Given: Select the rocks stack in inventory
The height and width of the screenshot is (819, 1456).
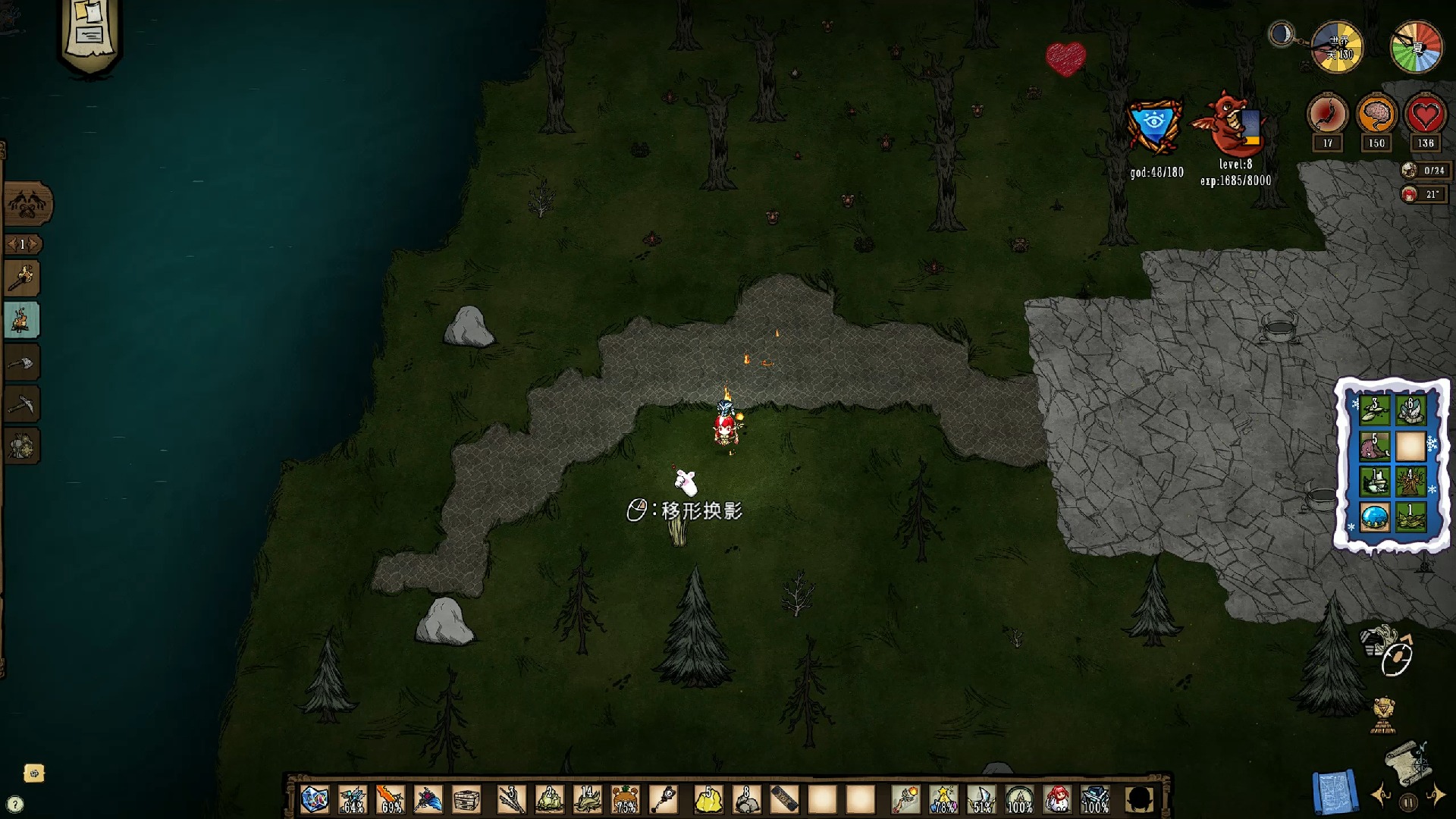Looking at the screenshot, I should pos(746,799).
